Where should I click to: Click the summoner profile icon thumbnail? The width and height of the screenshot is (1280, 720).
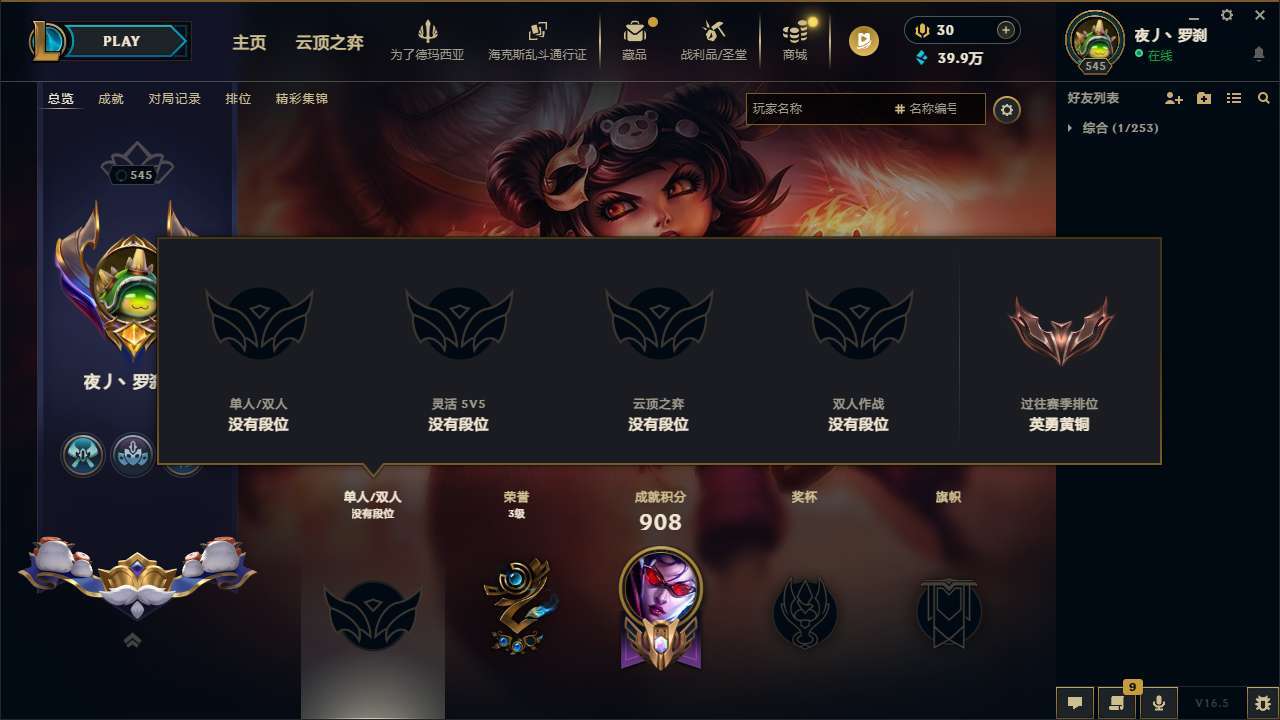click(1095, 40)
